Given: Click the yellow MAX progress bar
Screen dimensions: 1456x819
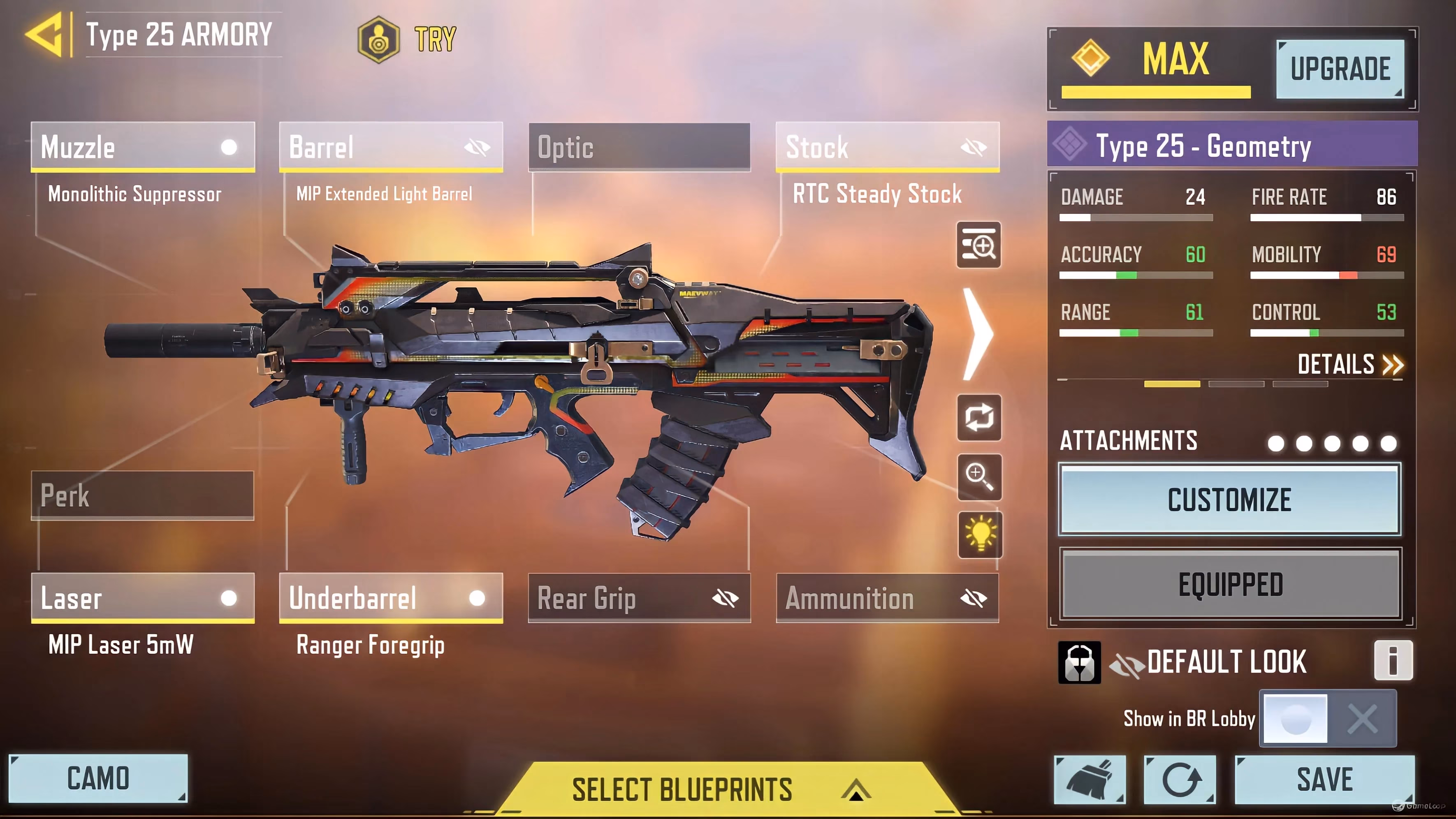Looking at the screenshot, I should pyautogui.click(x=1155, y=92).
